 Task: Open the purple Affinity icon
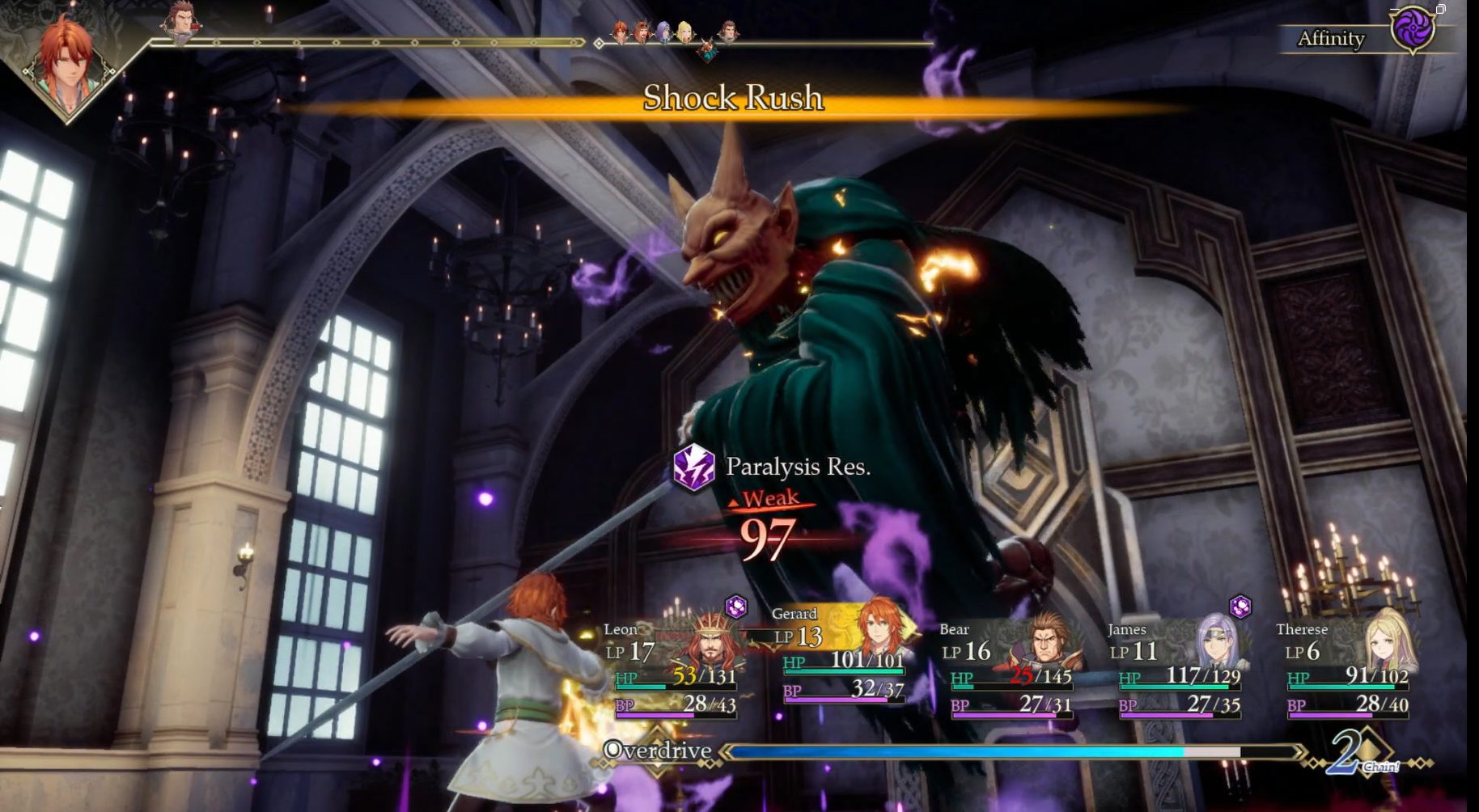(1412, 31)
